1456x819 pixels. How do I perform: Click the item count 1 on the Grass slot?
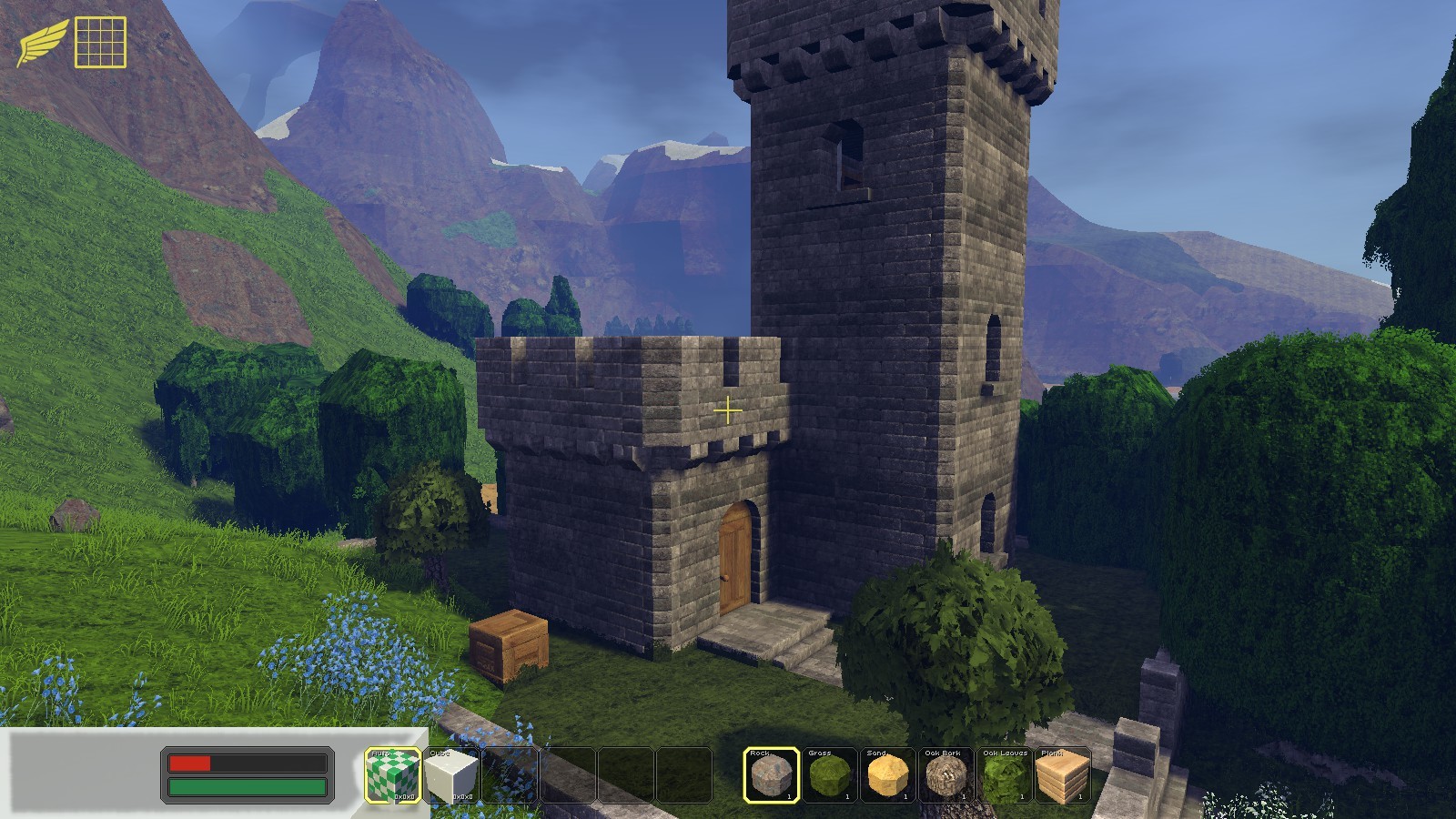[x=845, y=794]
